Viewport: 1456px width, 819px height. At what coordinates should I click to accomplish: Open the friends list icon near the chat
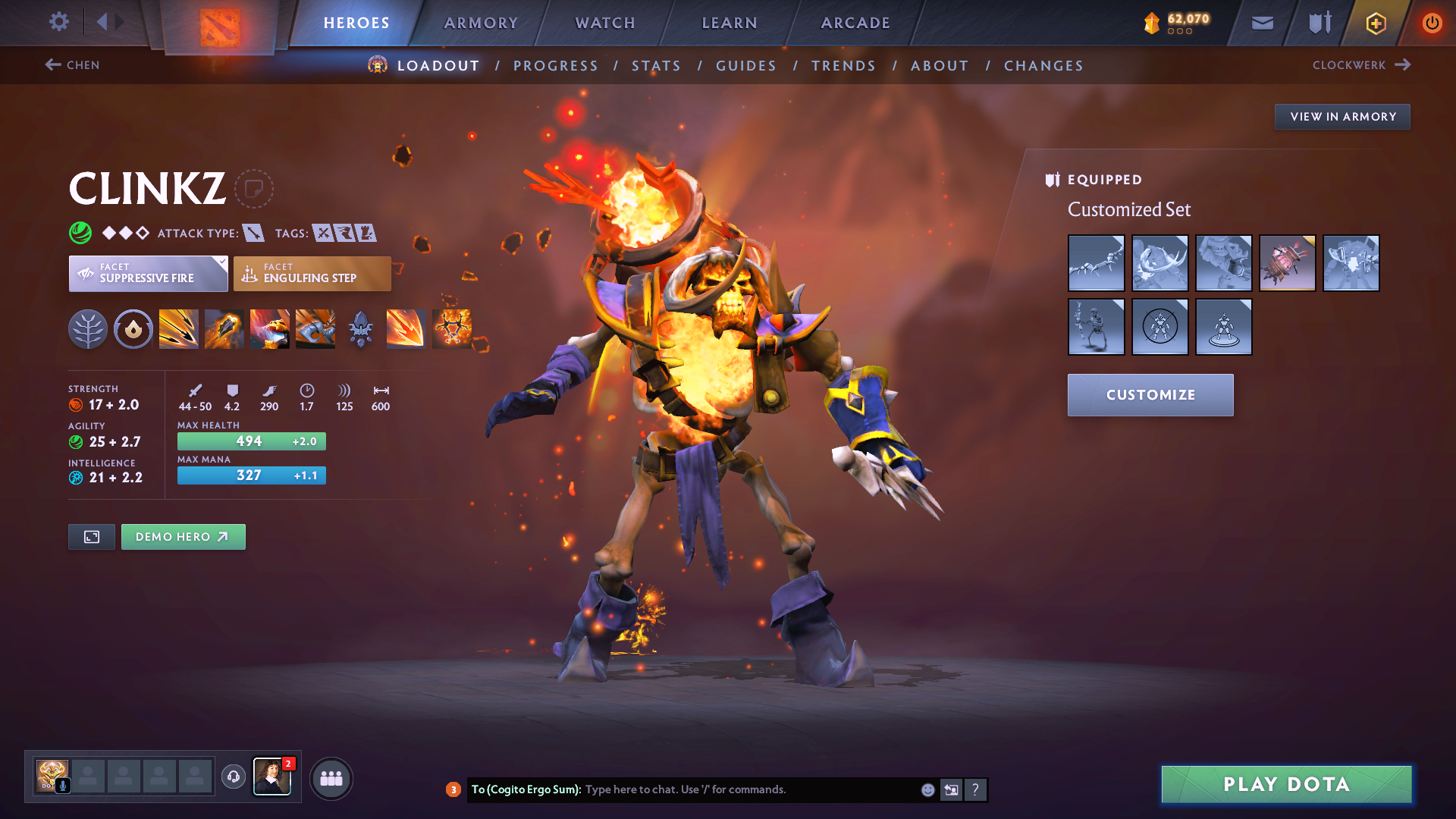[331, 778]
